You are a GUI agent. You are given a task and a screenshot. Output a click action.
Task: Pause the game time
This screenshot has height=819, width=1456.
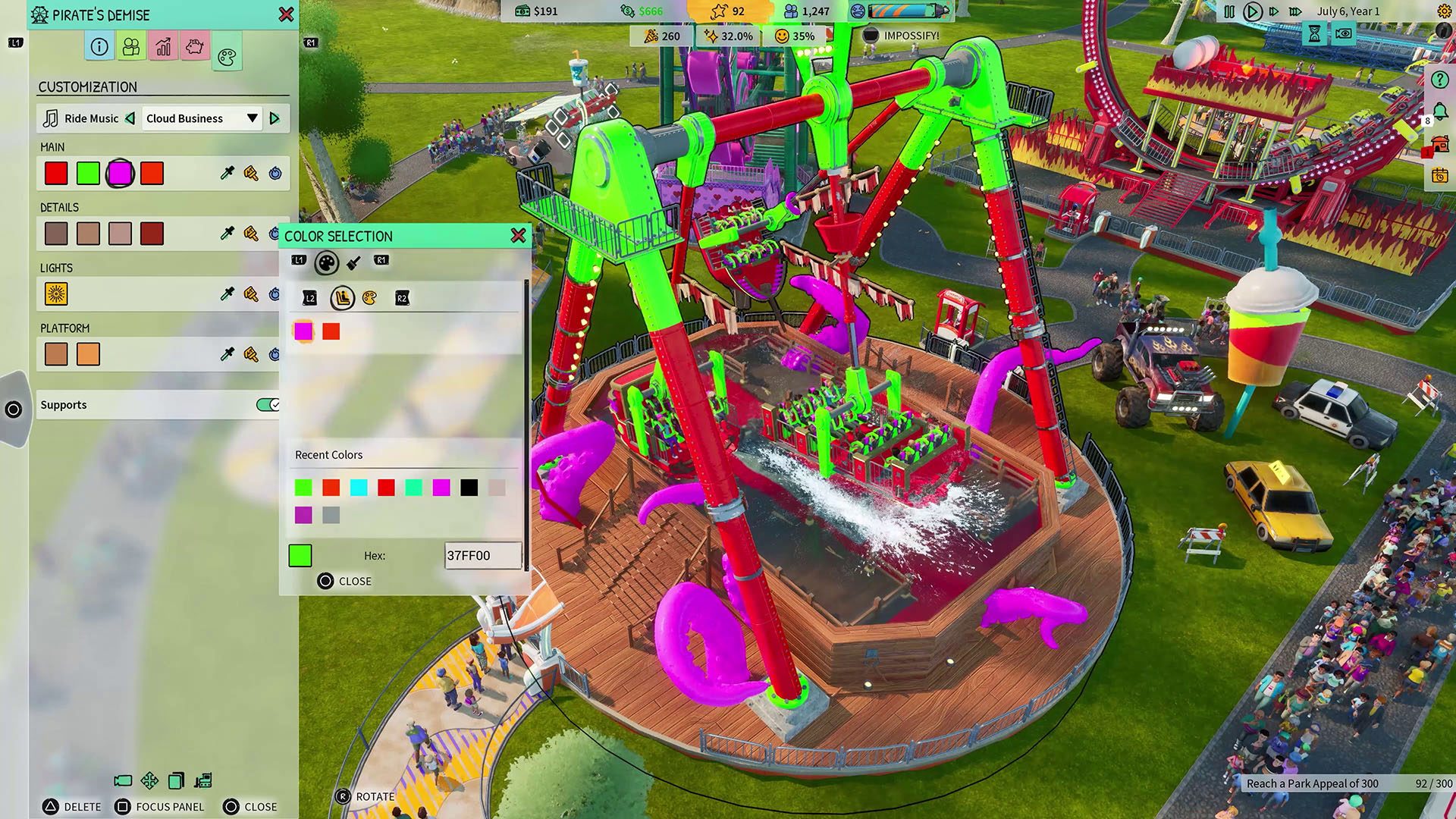(1229, 11)
